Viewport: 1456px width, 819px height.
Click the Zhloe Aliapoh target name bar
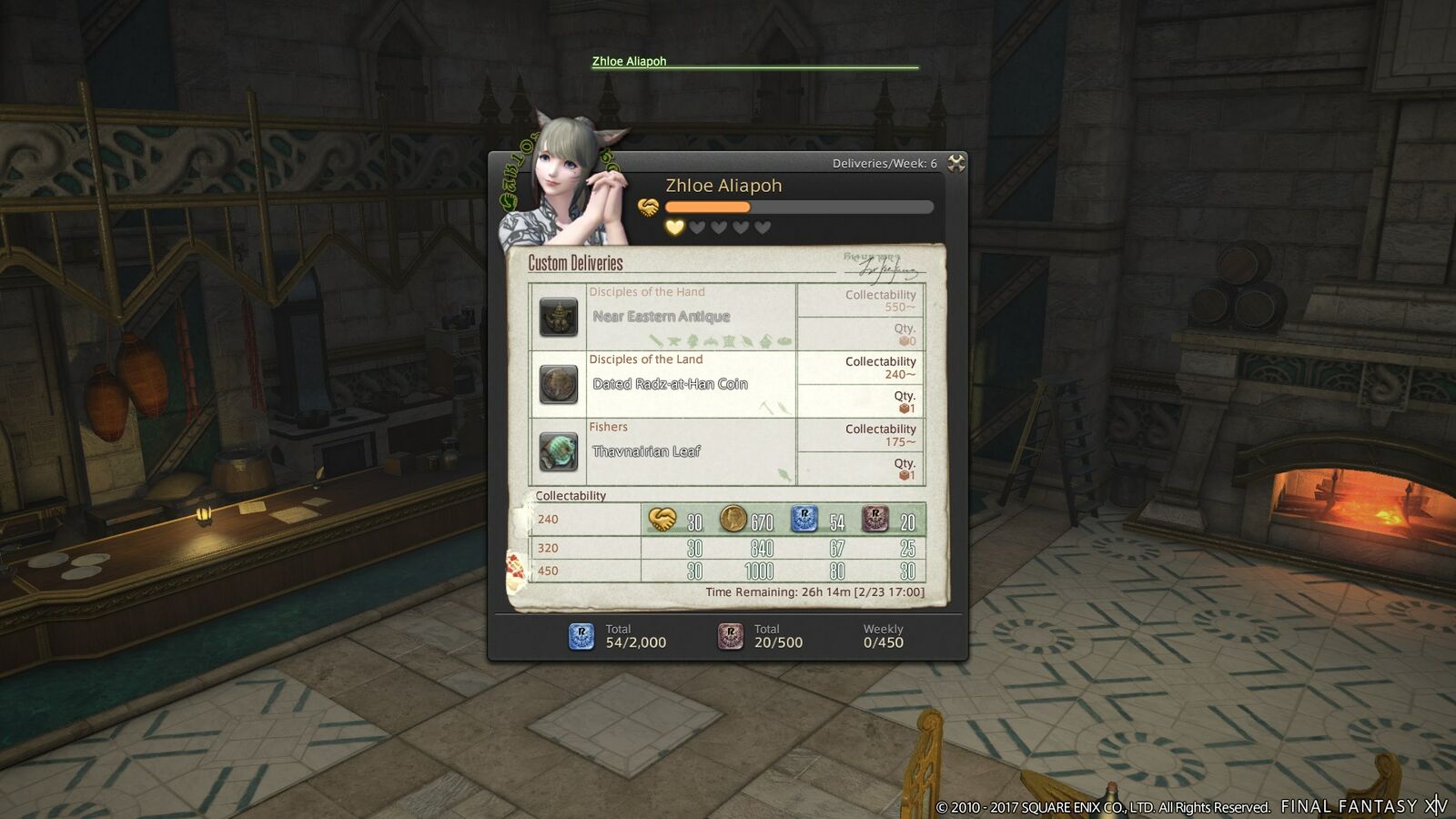click(630, 62)
